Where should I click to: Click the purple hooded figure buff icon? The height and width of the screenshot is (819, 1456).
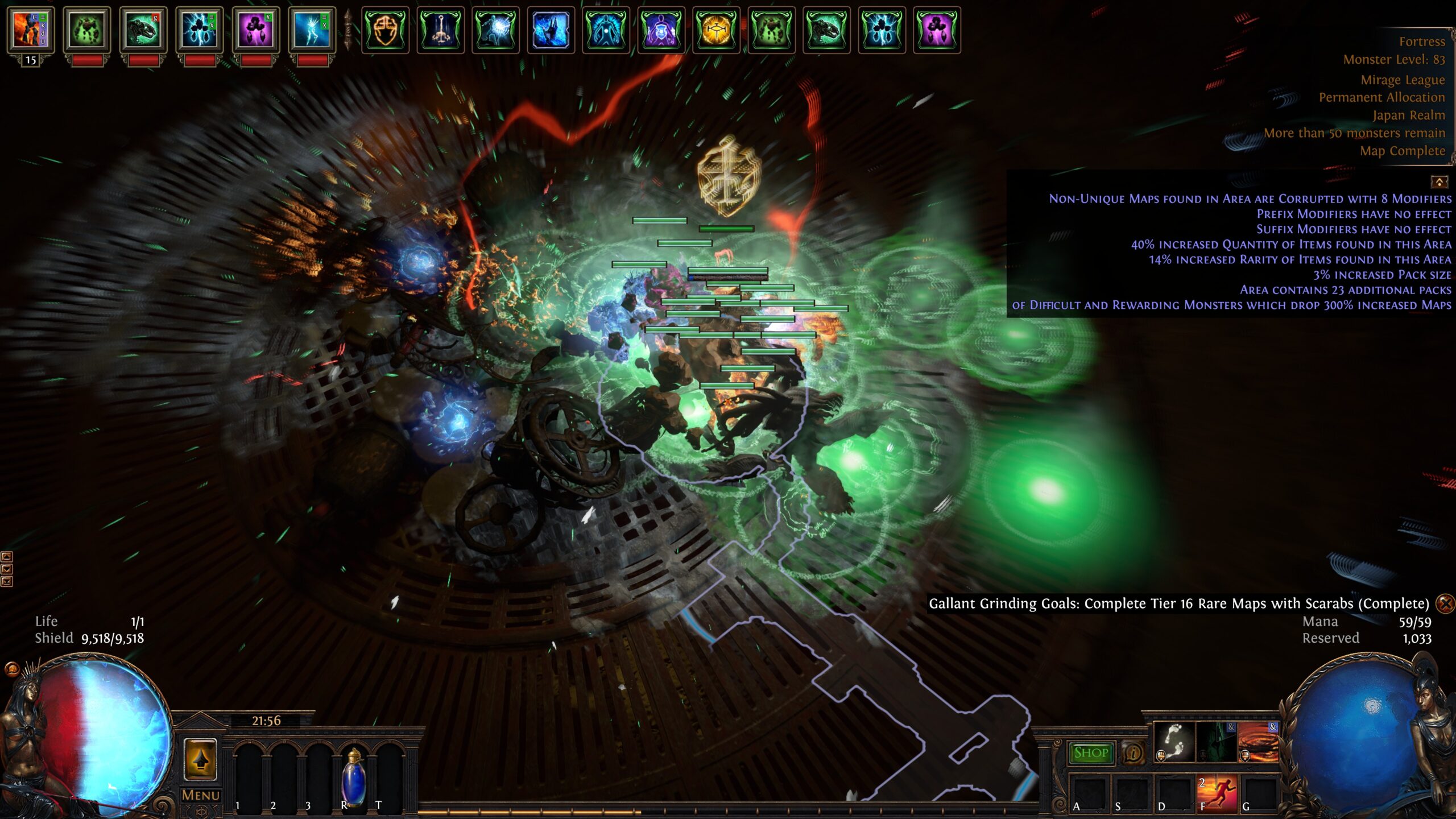coord(661,30)
